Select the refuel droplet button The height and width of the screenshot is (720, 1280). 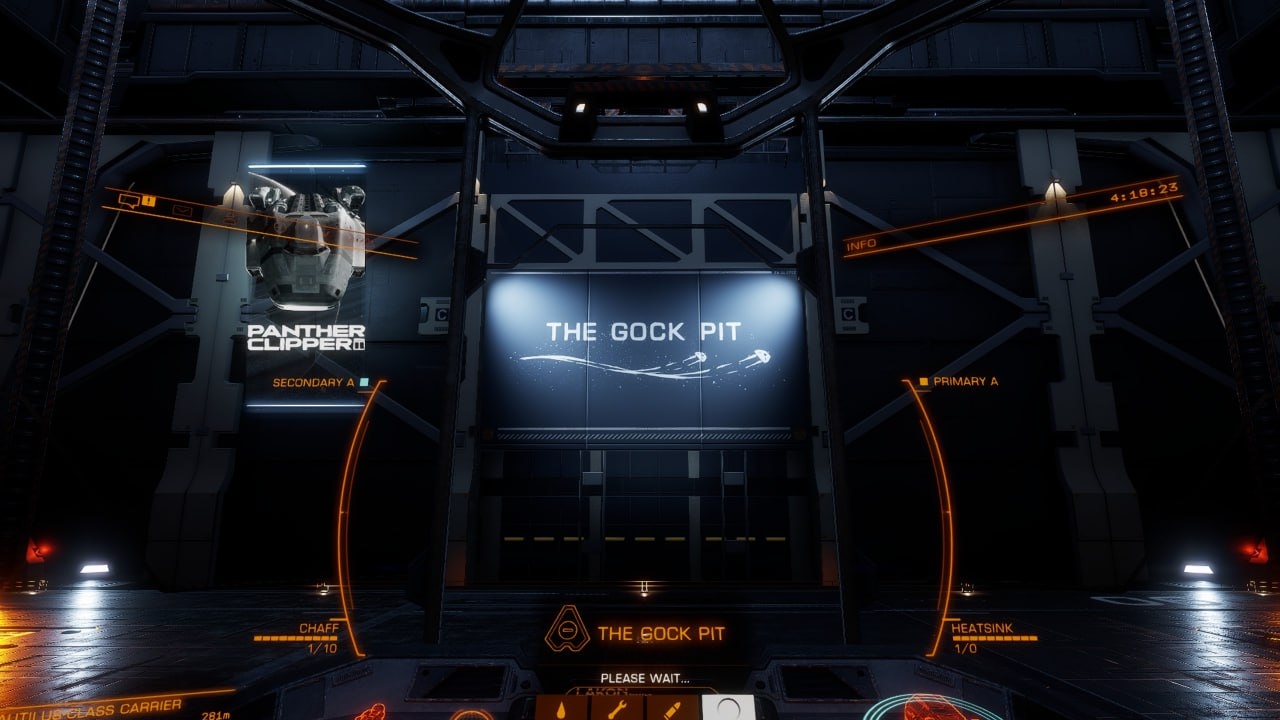[x=562, y=708]
